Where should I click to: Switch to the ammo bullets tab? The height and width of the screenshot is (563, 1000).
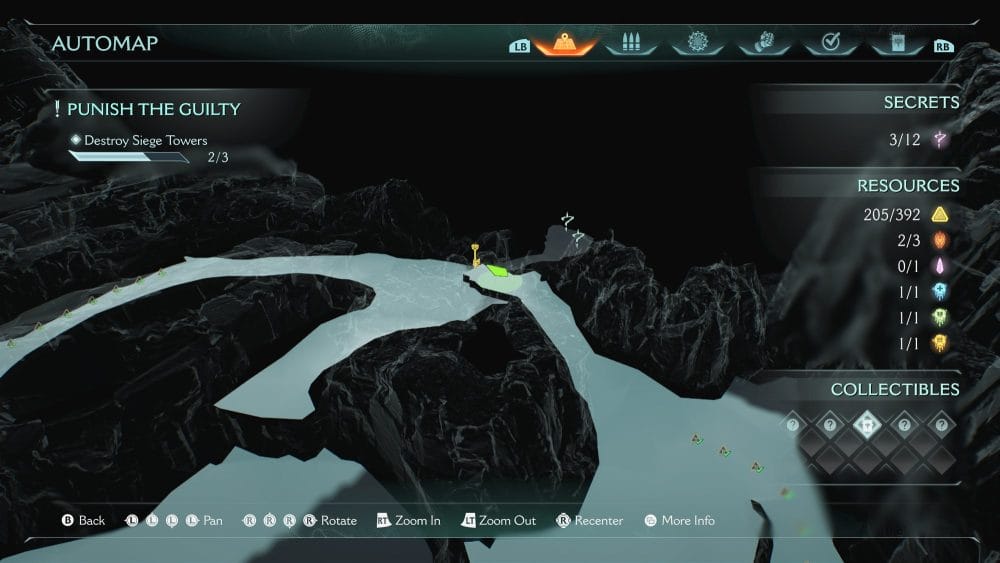630,44
